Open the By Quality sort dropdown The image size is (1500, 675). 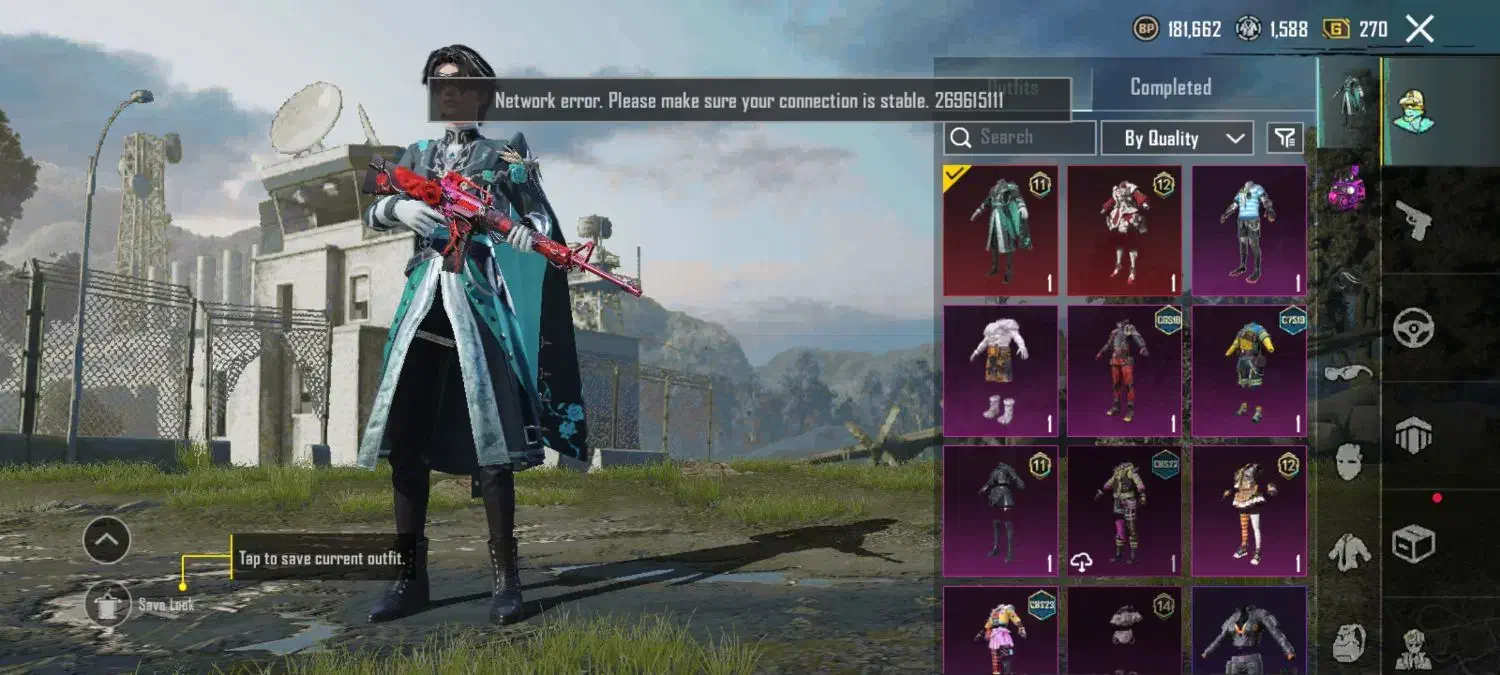coord(1177,138)
